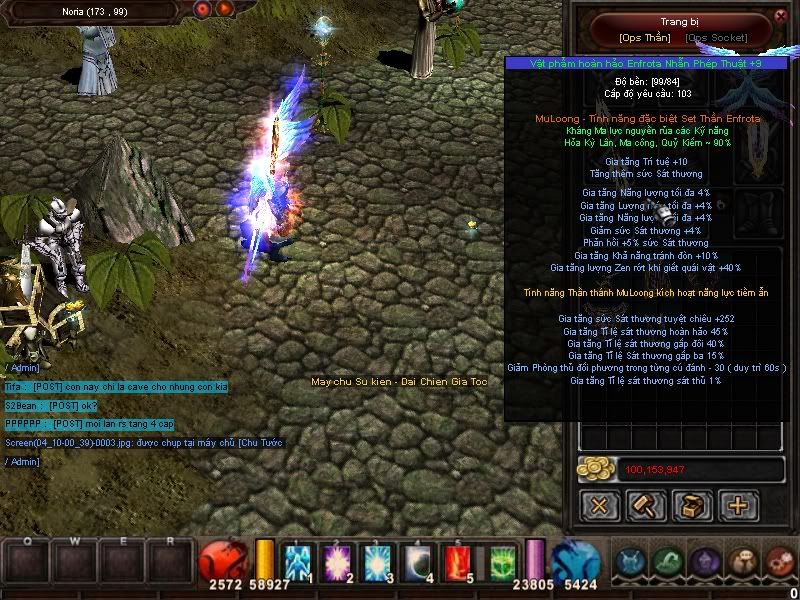The image size is (800, 600).
Task: Open the red round menu icon
Action: 778,561
